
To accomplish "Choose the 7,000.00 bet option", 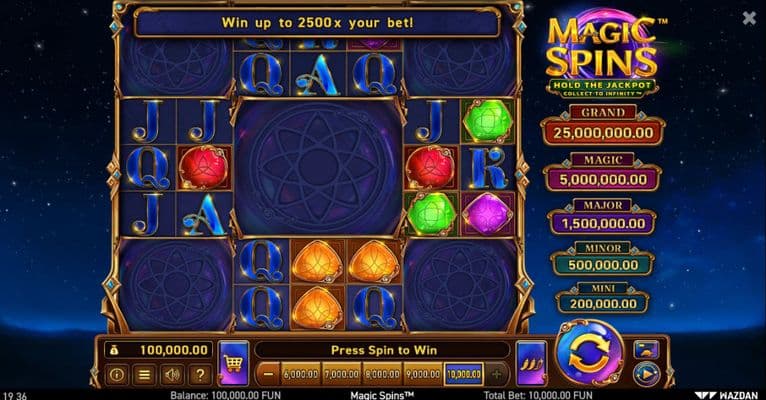I will coord(341,375).
